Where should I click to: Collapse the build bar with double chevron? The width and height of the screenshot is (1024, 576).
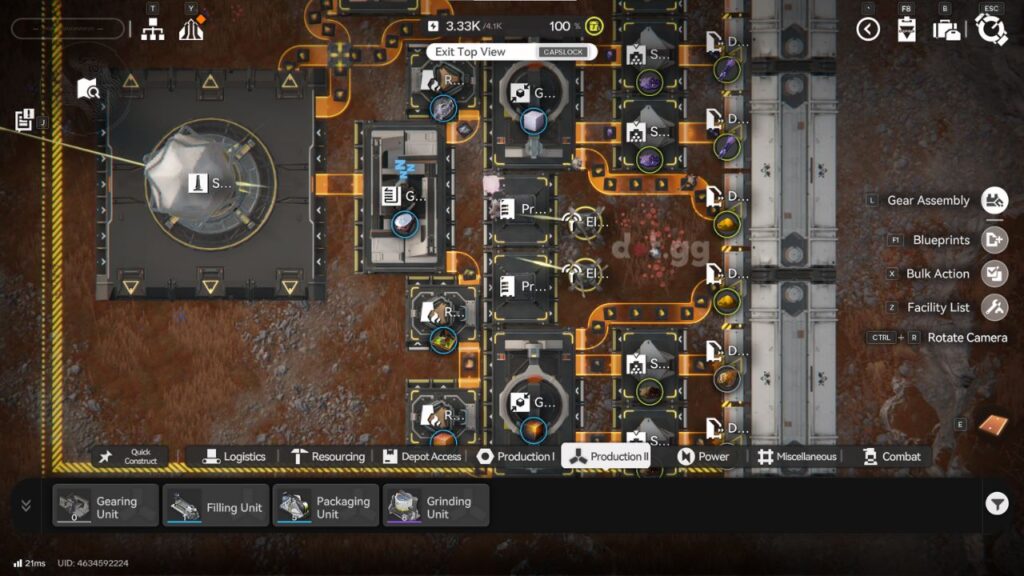pos(26,505)
